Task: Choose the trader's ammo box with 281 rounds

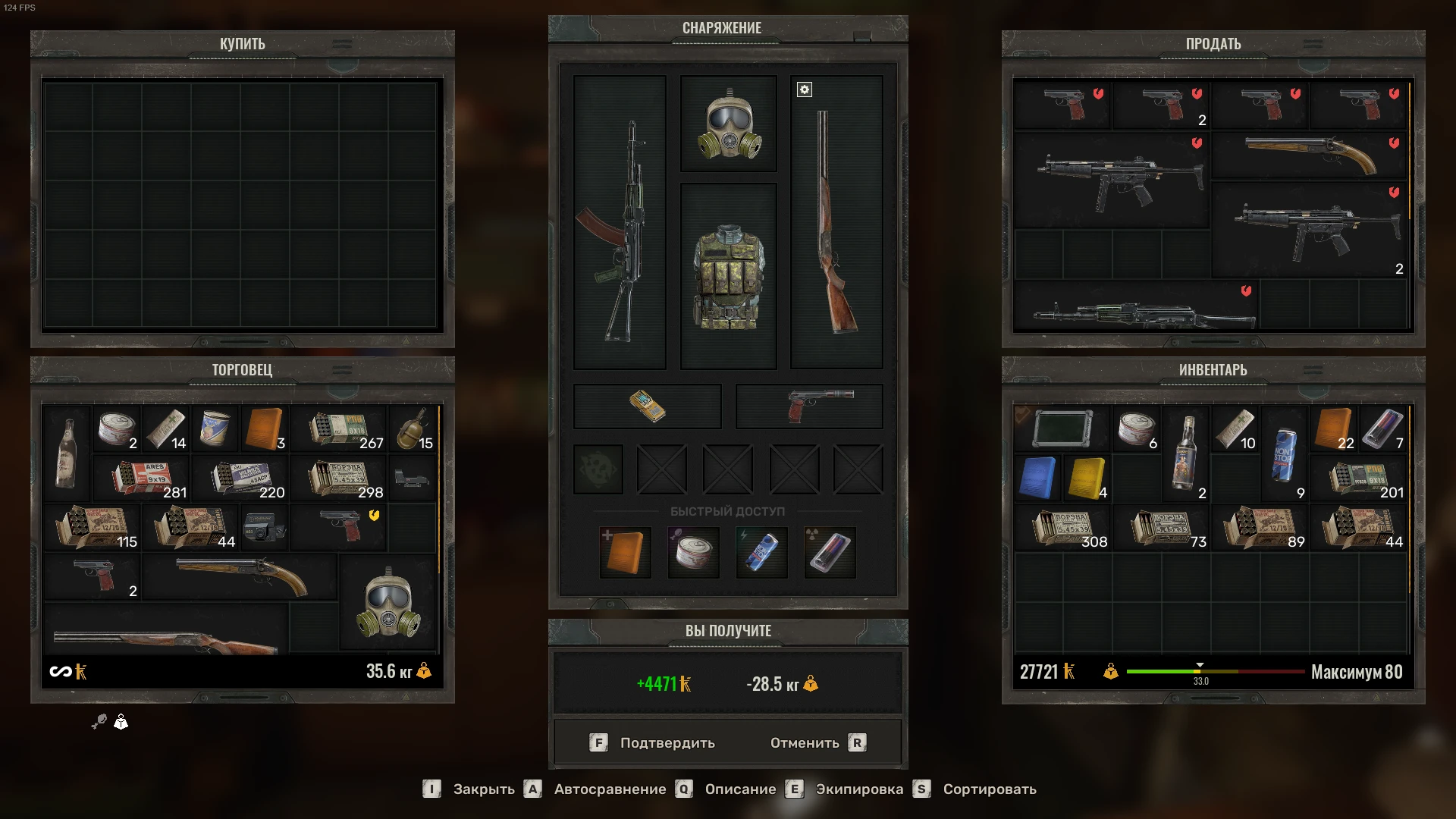Action: [x=142, y=479]
